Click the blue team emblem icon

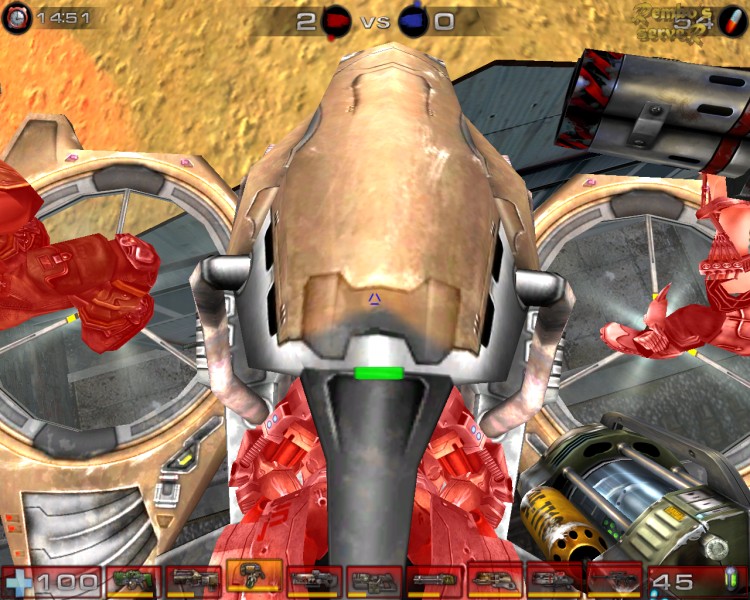pyautogui.click(x=413, y=20)
